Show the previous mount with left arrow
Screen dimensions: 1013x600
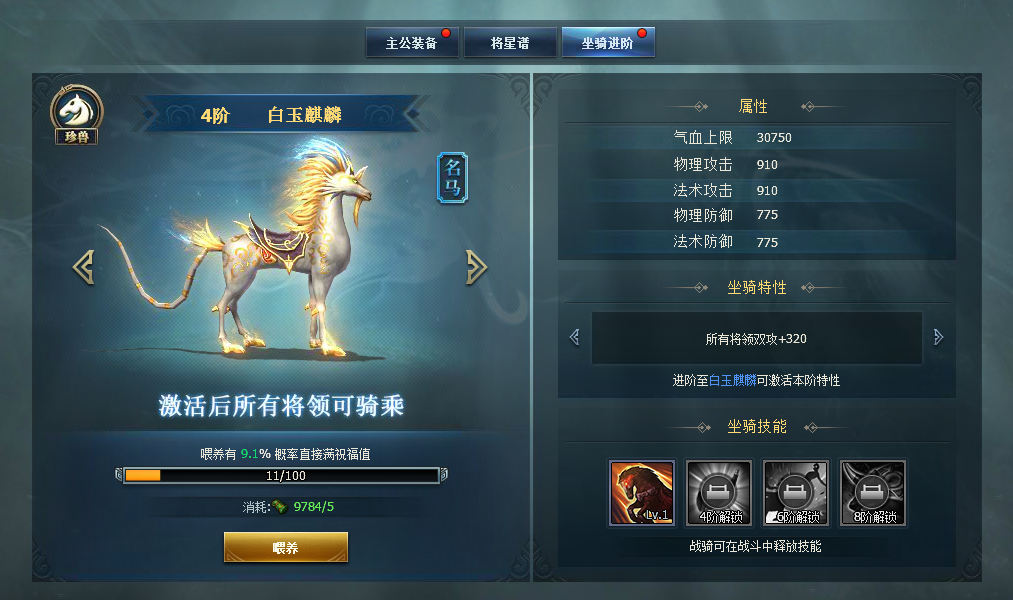click(x=84, y=266)
